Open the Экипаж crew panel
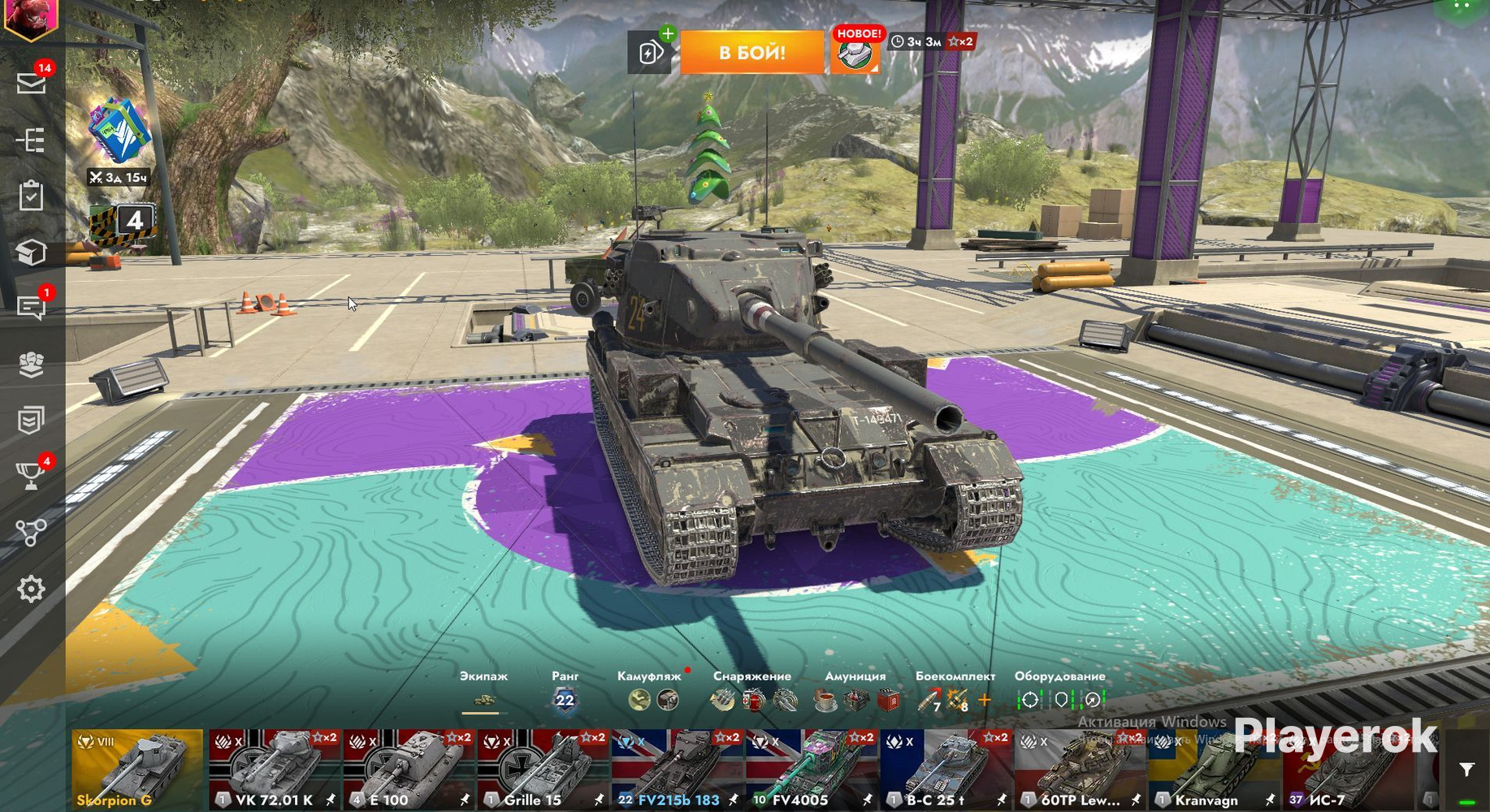The width and height of the screenshot is (1490, 812). click(x=483, y=699)
